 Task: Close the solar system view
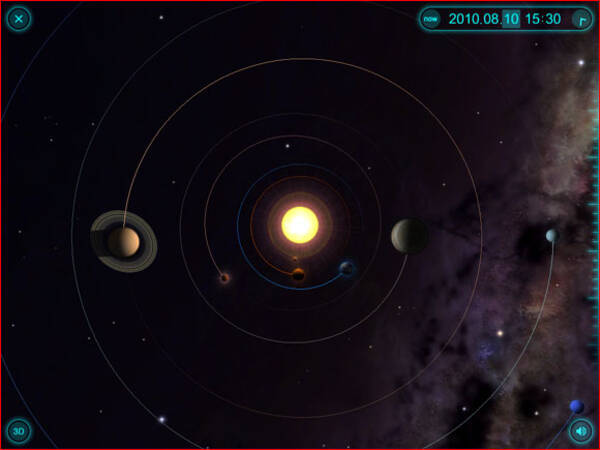pyautogui.click(x=19, y=18)
